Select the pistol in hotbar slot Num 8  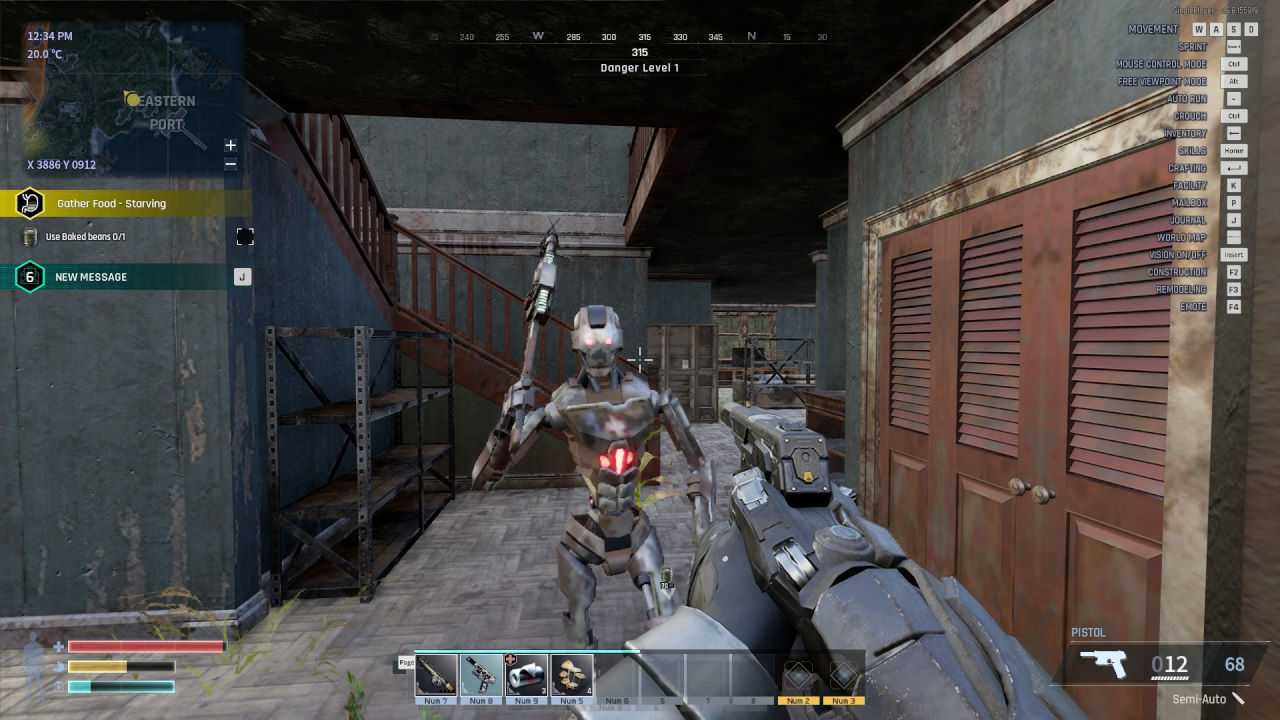(x=481, y=675)
